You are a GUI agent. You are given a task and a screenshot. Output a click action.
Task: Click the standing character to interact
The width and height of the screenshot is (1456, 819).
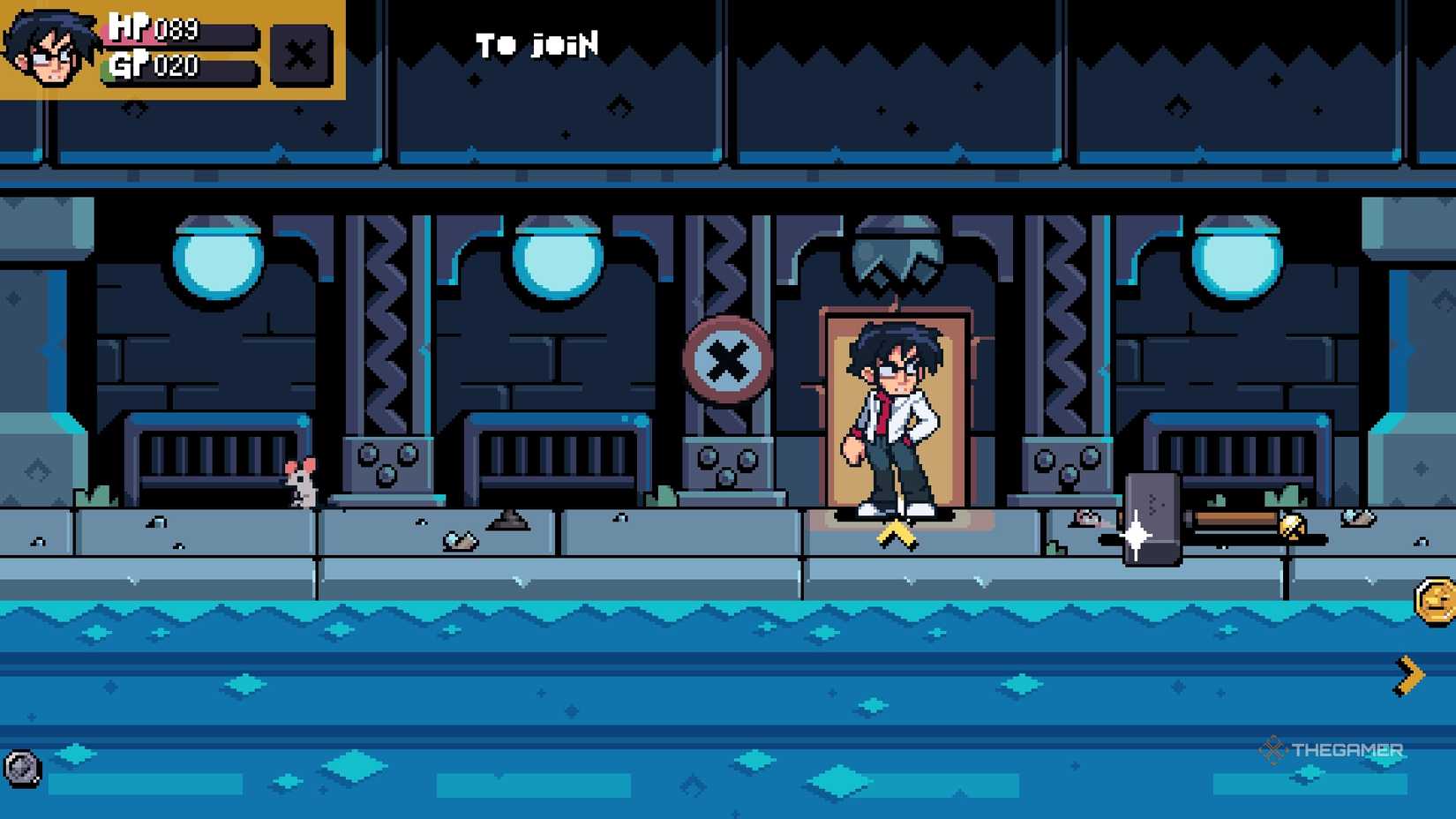pos(894,415)
